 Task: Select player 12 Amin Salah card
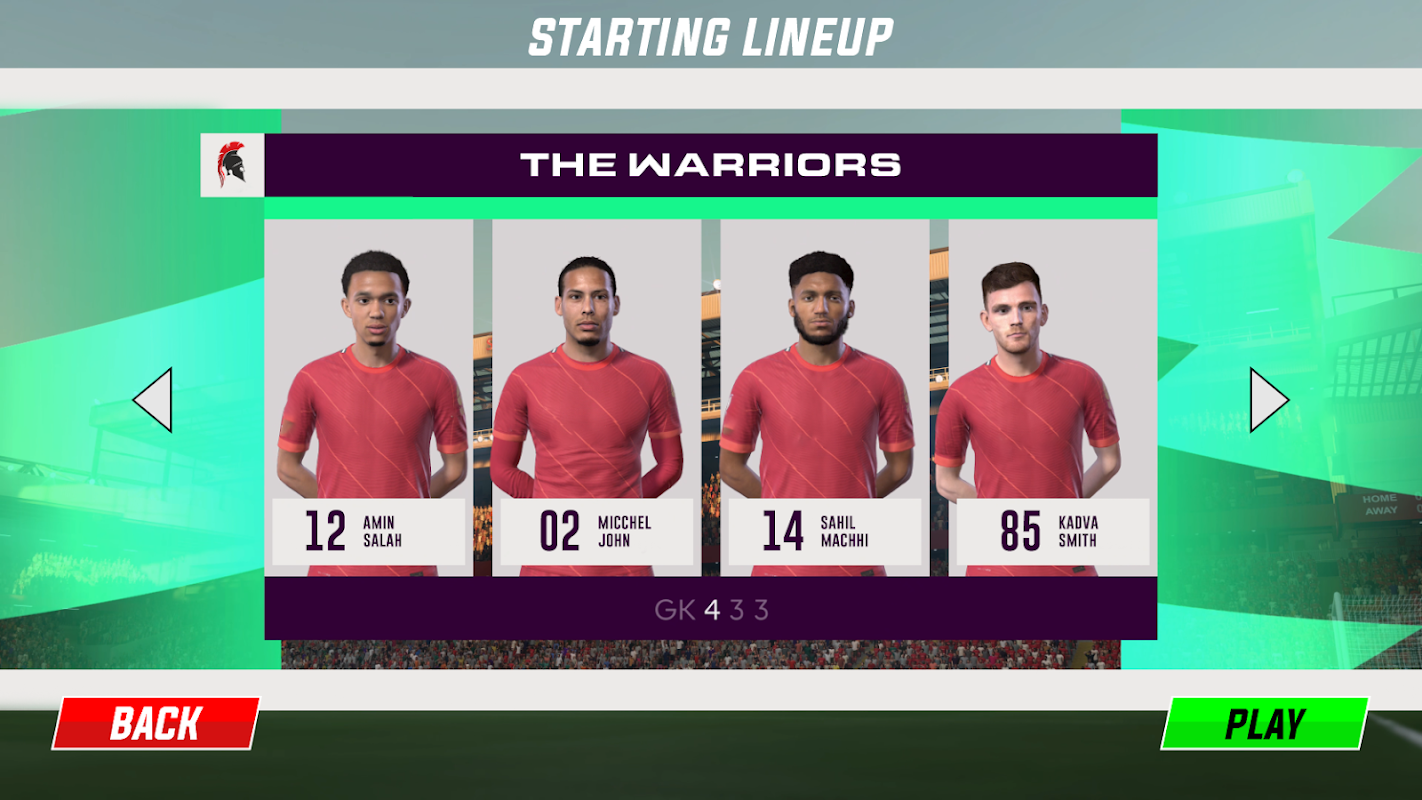(x=369, y=398)
